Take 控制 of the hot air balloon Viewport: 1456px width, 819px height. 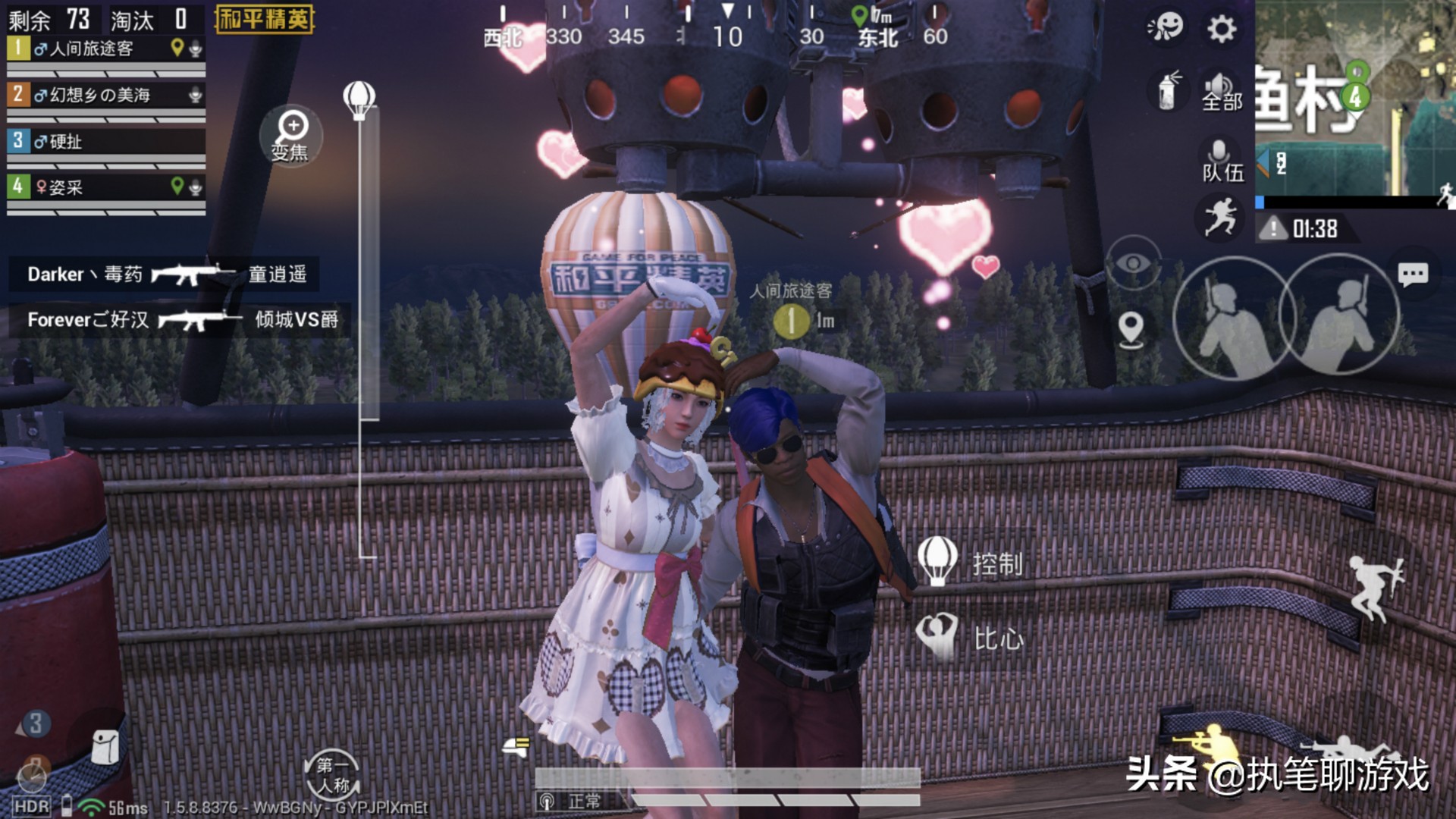point(971,563)
